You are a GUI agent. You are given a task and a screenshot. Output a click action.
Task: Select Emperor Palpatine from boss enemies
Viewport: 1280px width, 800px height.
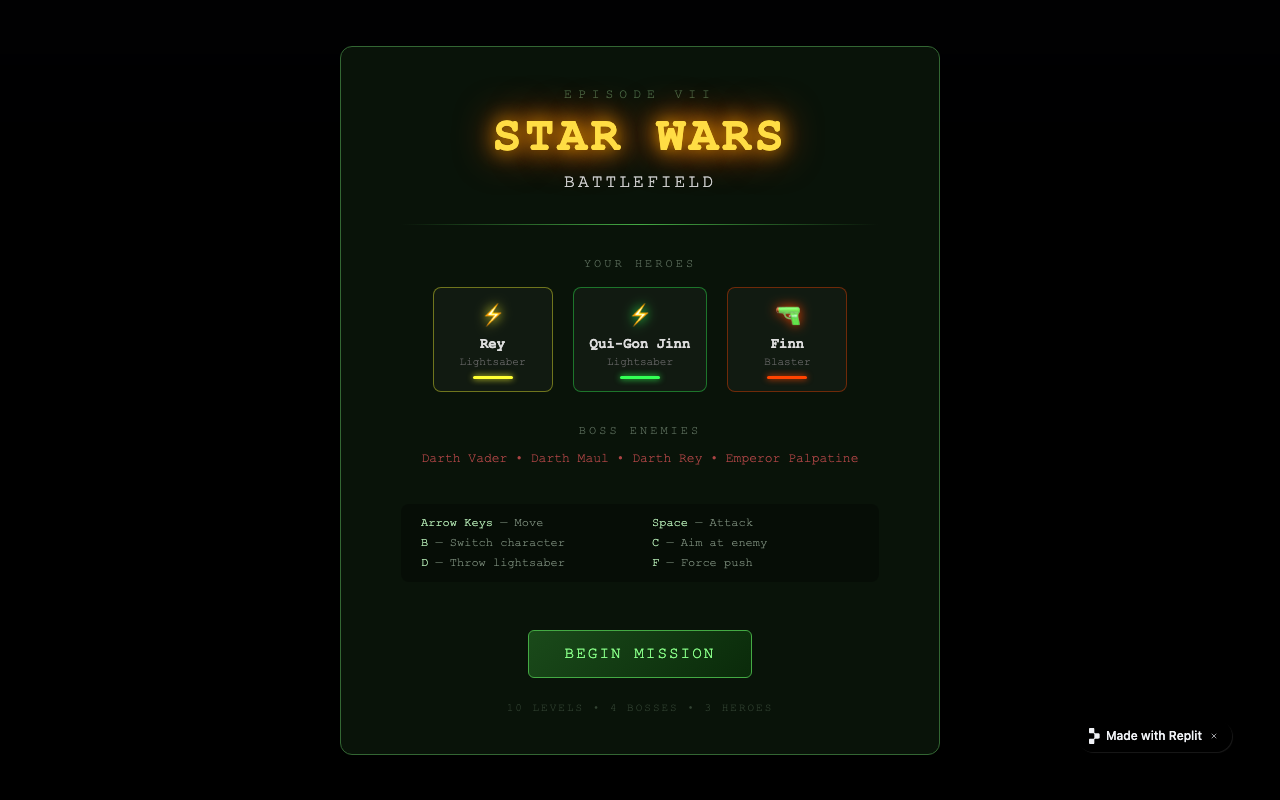tap(792, 458)
